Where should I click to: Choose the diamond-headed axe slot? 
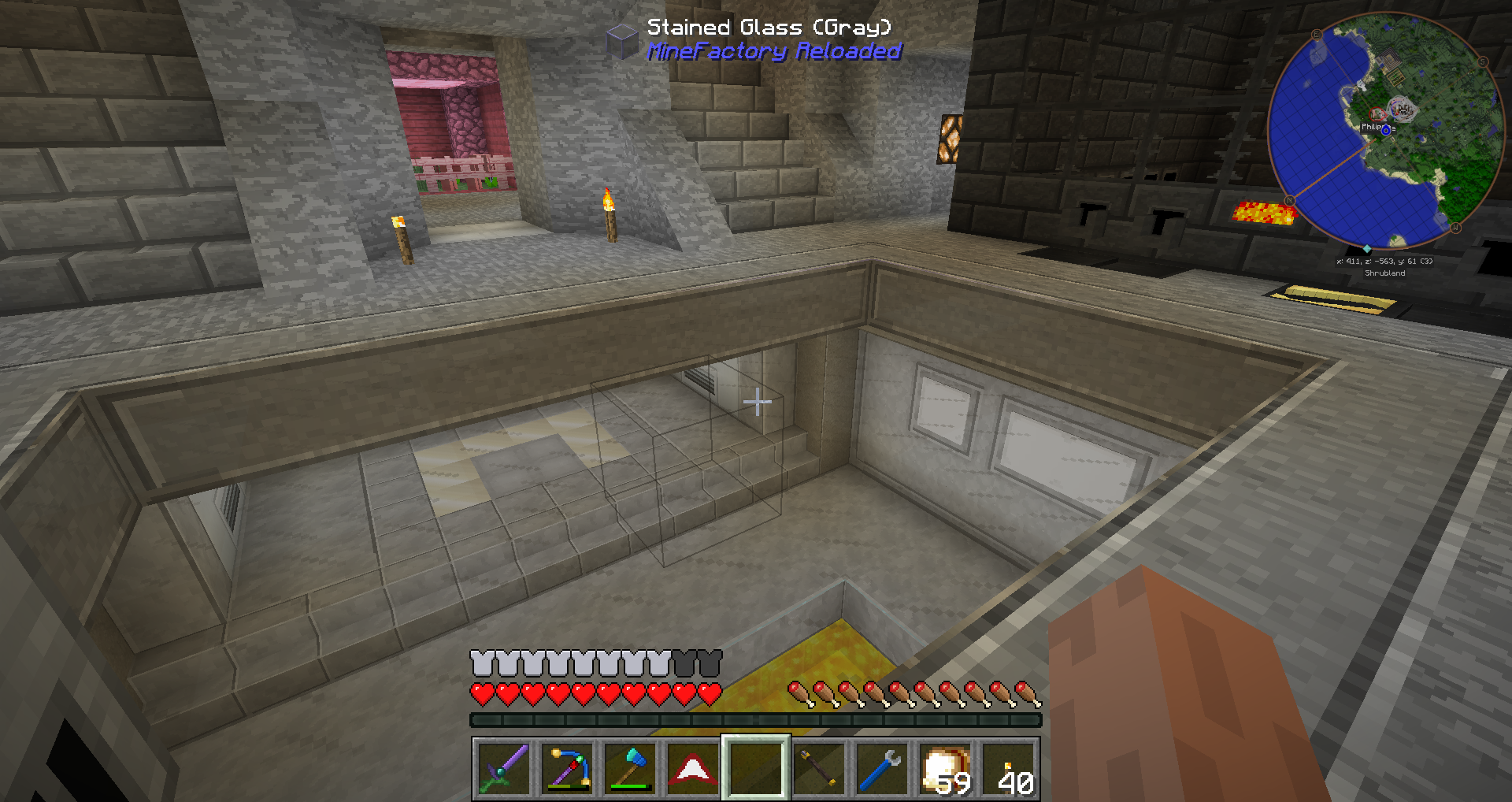pos(630,768)
